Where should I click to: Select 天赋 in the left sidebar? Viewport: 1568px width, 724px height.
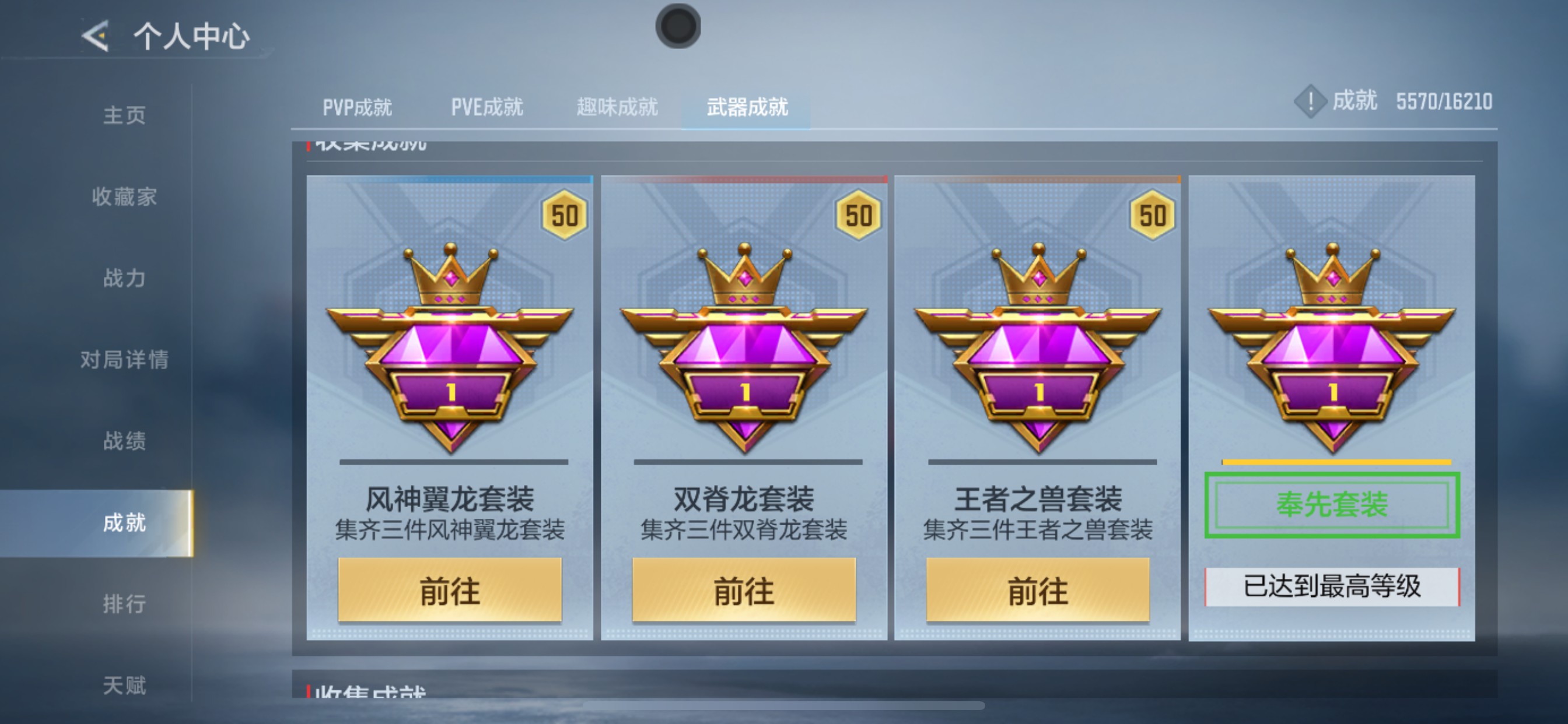(x=125, y=685)
